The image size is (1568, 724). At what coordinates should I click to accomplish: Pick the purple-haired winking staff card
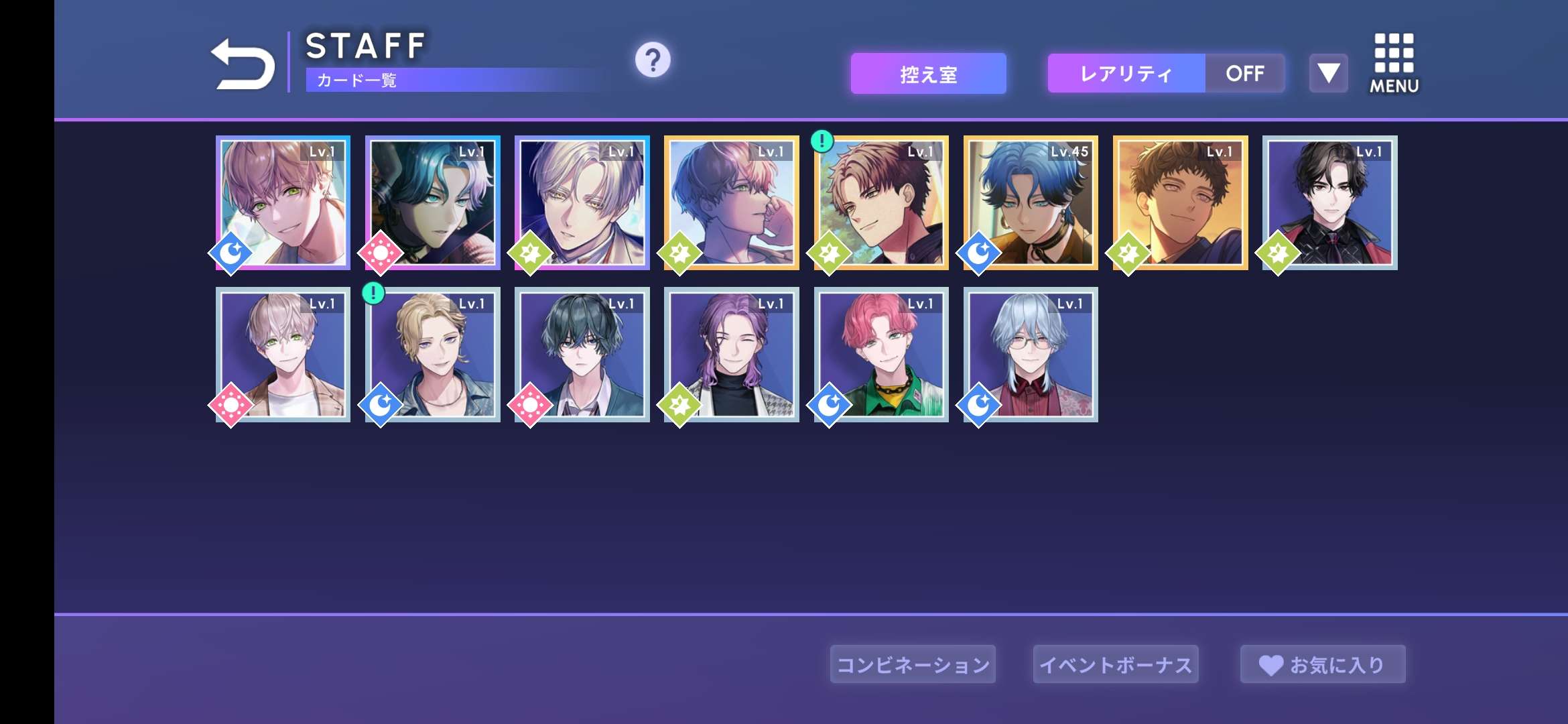(732, 355)
